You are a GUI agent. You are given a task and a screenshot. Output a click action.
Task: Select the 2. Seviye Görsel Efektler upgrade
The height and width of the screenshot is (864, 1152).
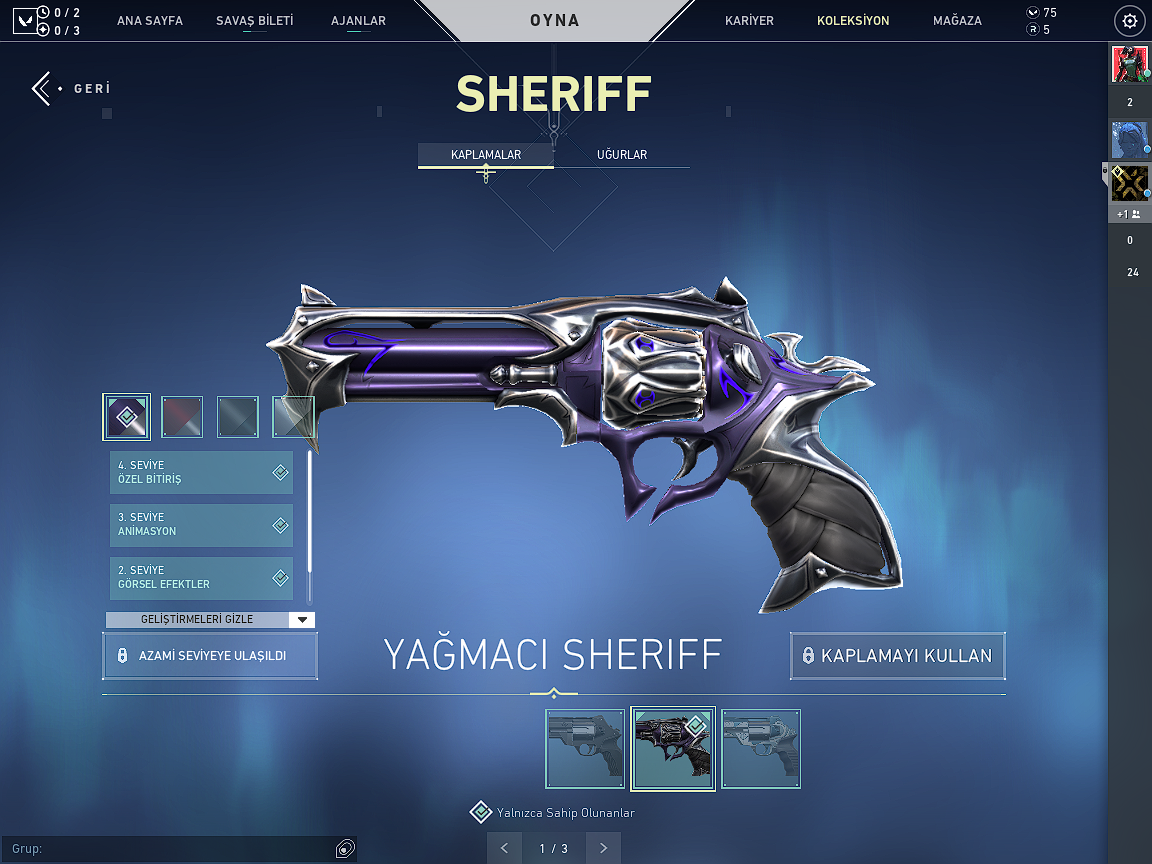pyautogui.click(x=201, y=577)
